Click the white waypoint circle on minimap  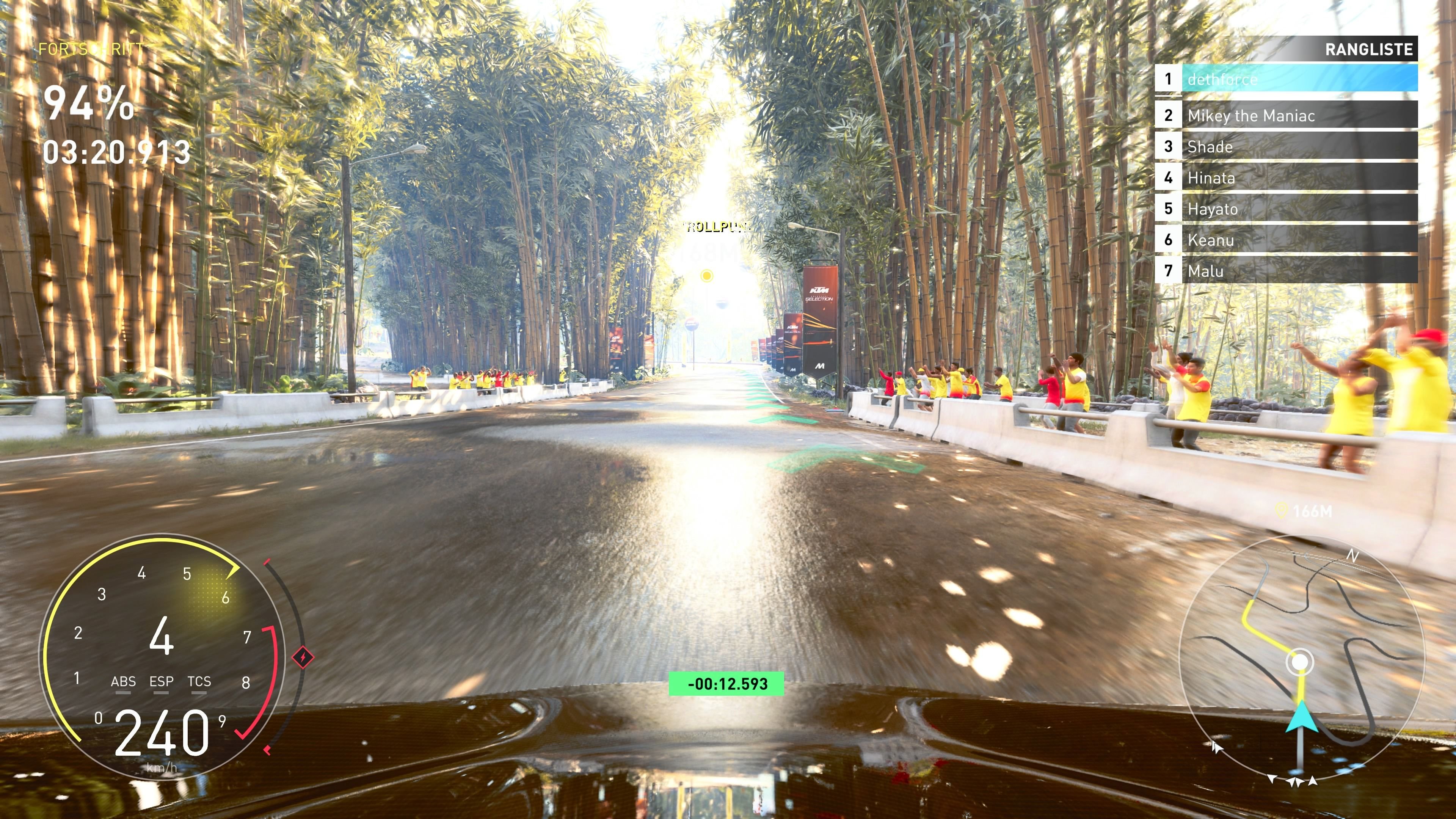1300,661
